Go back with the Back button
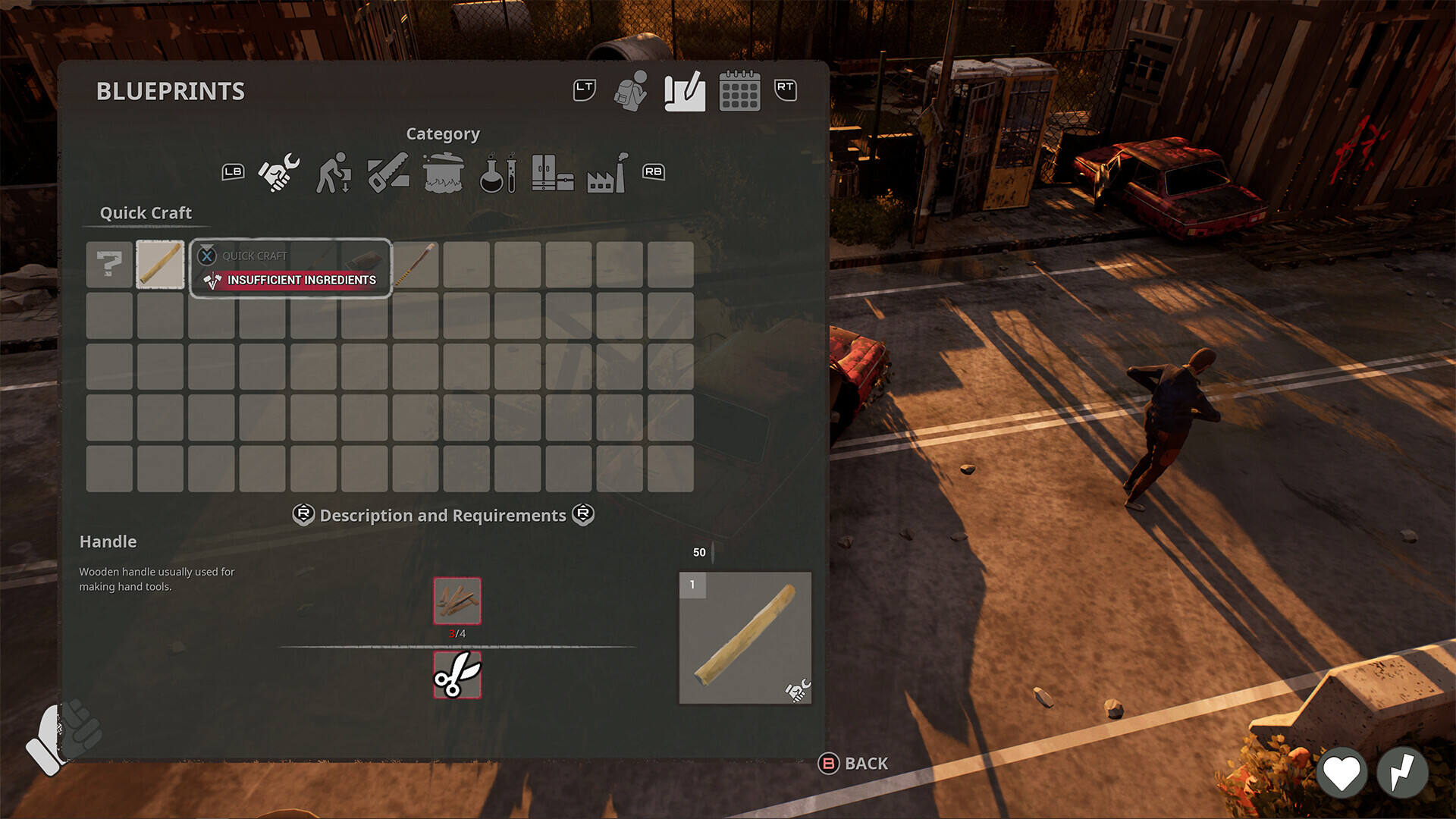 coord(853,764)
